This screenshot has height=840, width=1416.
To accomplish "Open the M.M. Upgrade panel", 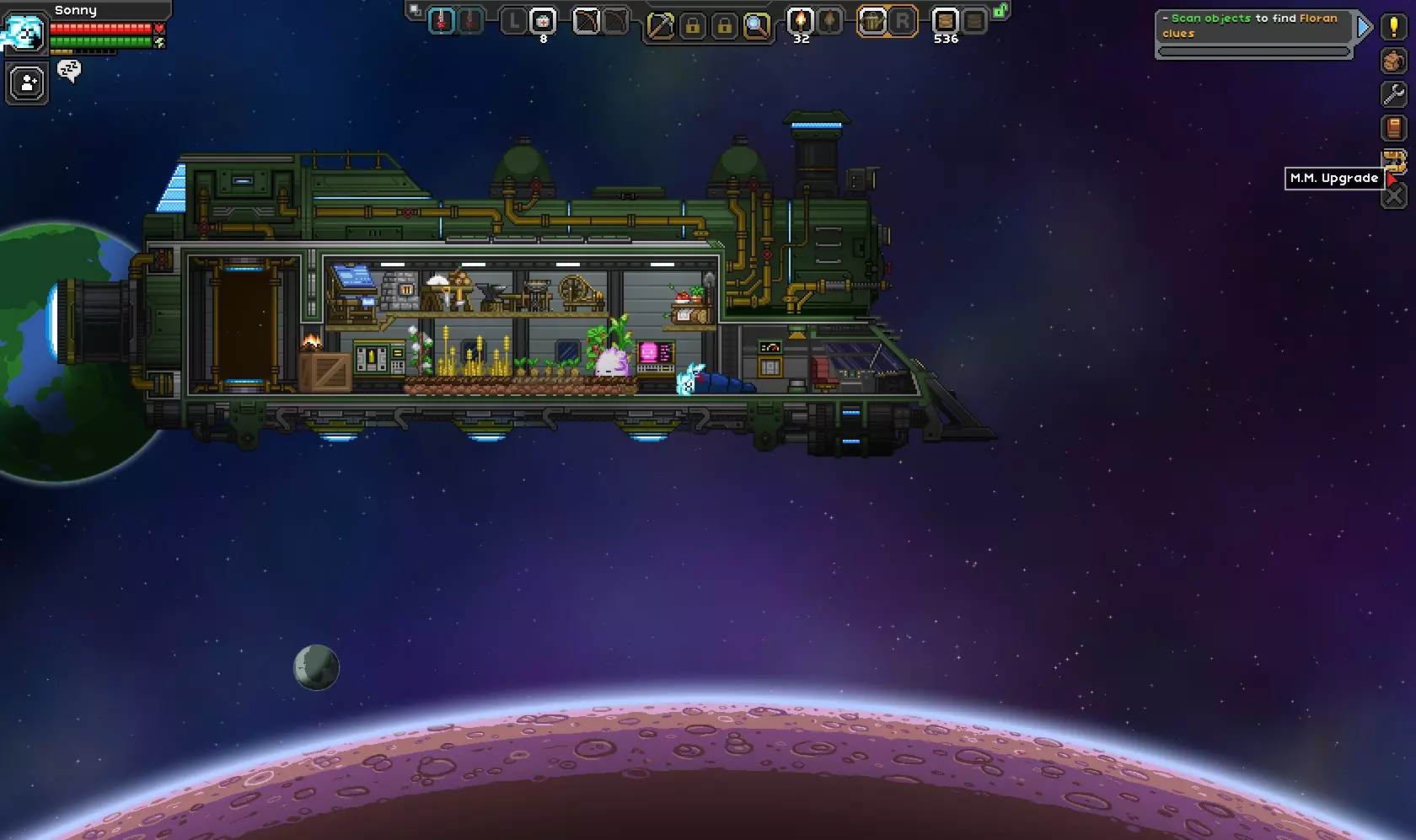I will [x=1394, y=162].
